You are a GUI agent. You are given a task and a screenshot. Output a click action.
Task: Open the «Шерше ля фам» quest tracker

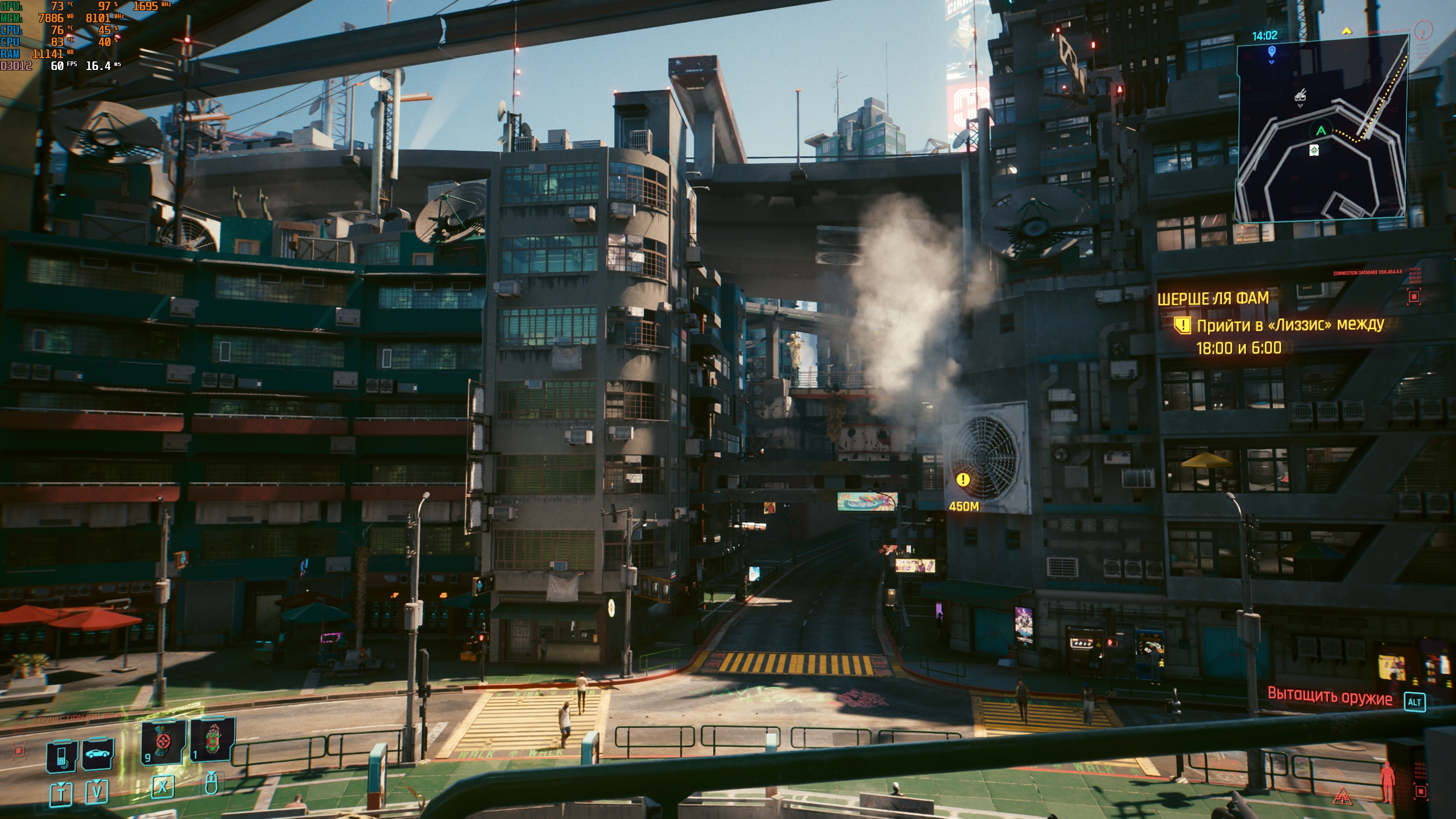click(1213, 299)
